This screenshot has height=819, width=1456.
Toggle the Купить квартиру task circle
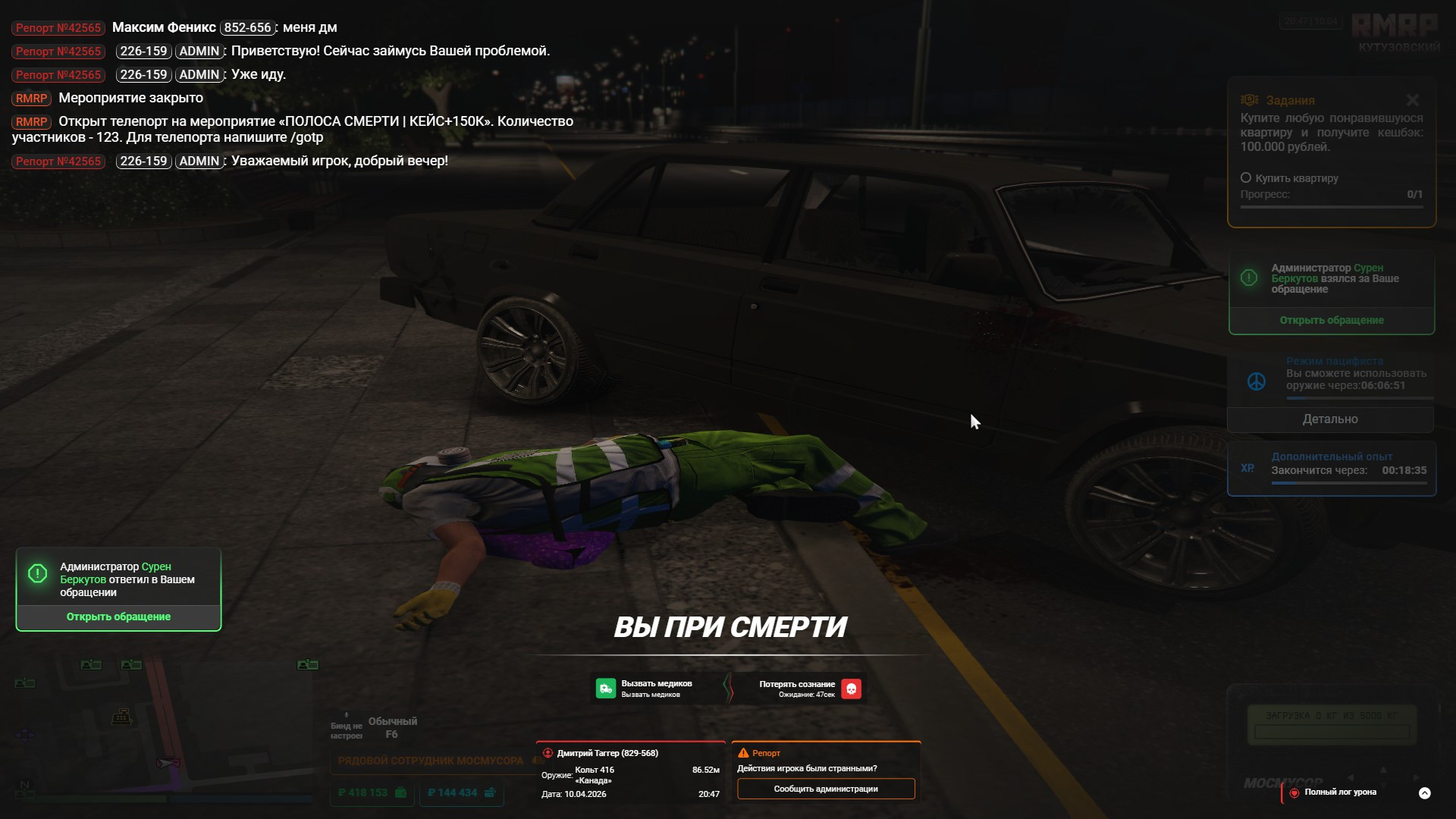click(x=1245, y=178)
